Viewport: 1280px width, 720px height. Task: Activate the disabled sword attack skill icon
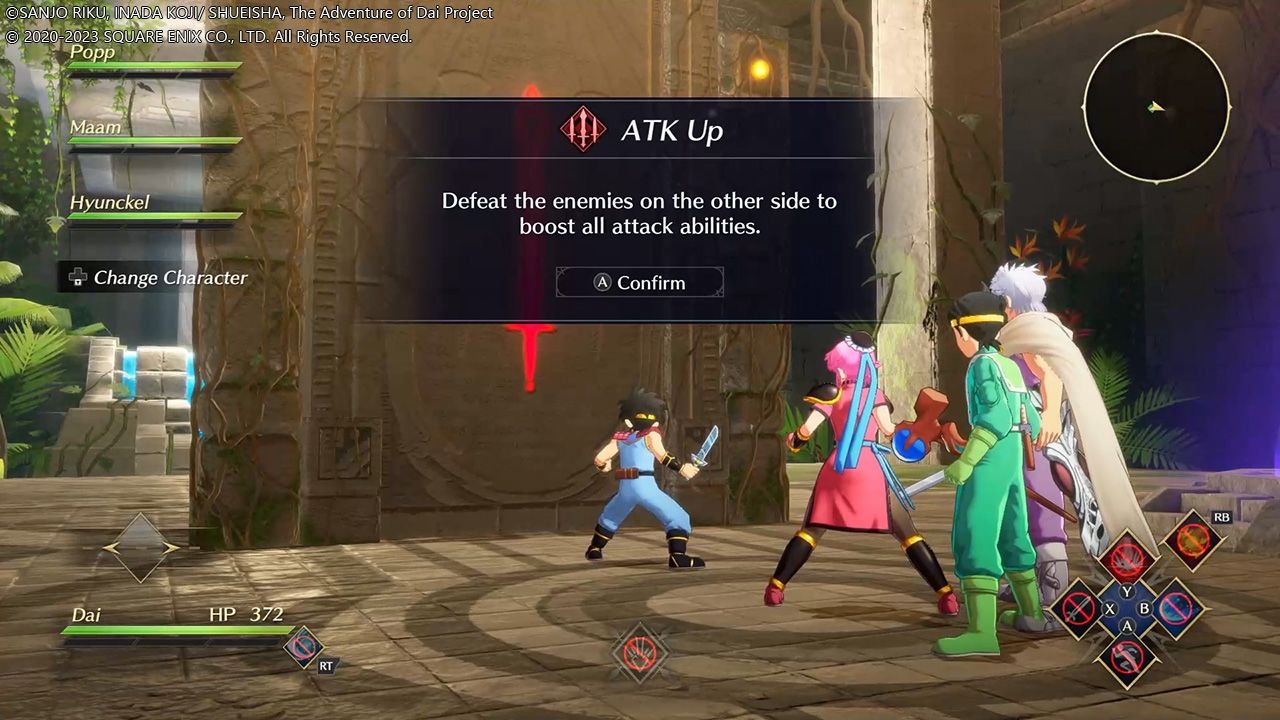click(x=1078, y=608)
